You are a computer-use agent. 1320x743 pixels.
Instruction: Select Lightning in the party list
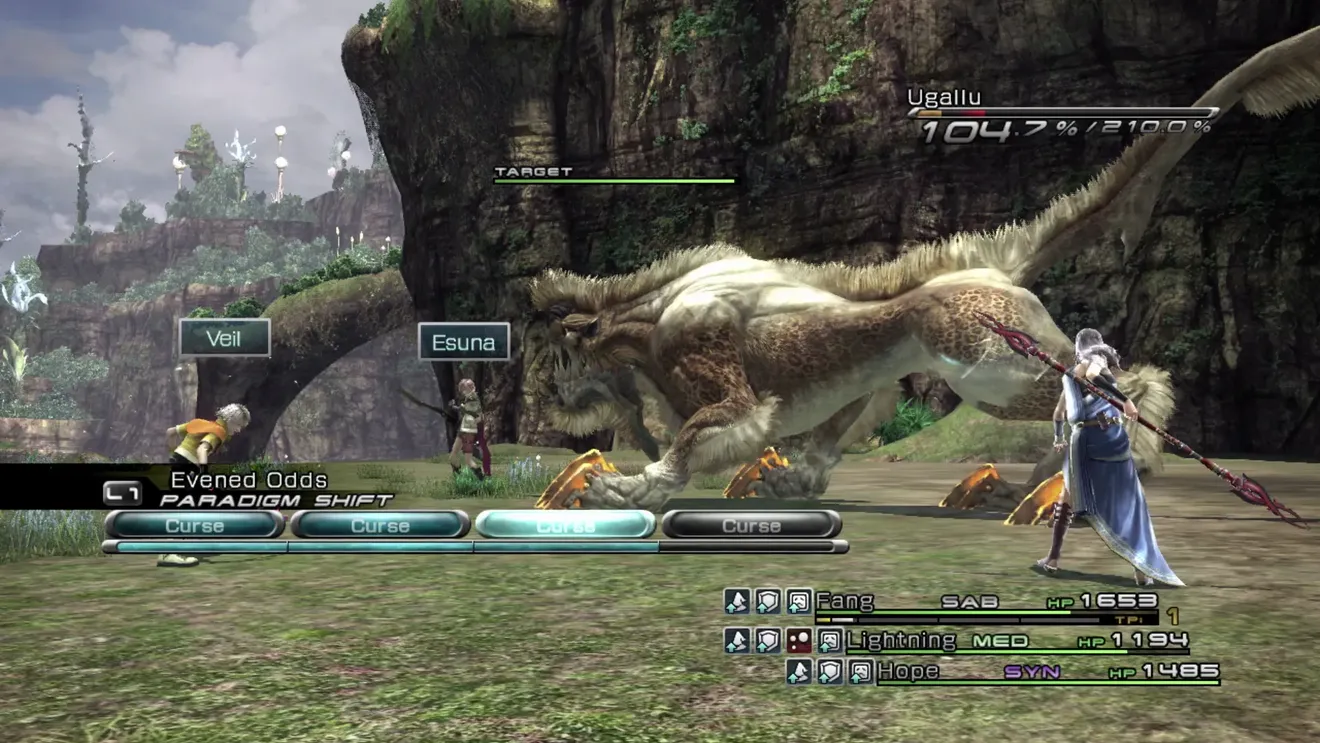901,640
